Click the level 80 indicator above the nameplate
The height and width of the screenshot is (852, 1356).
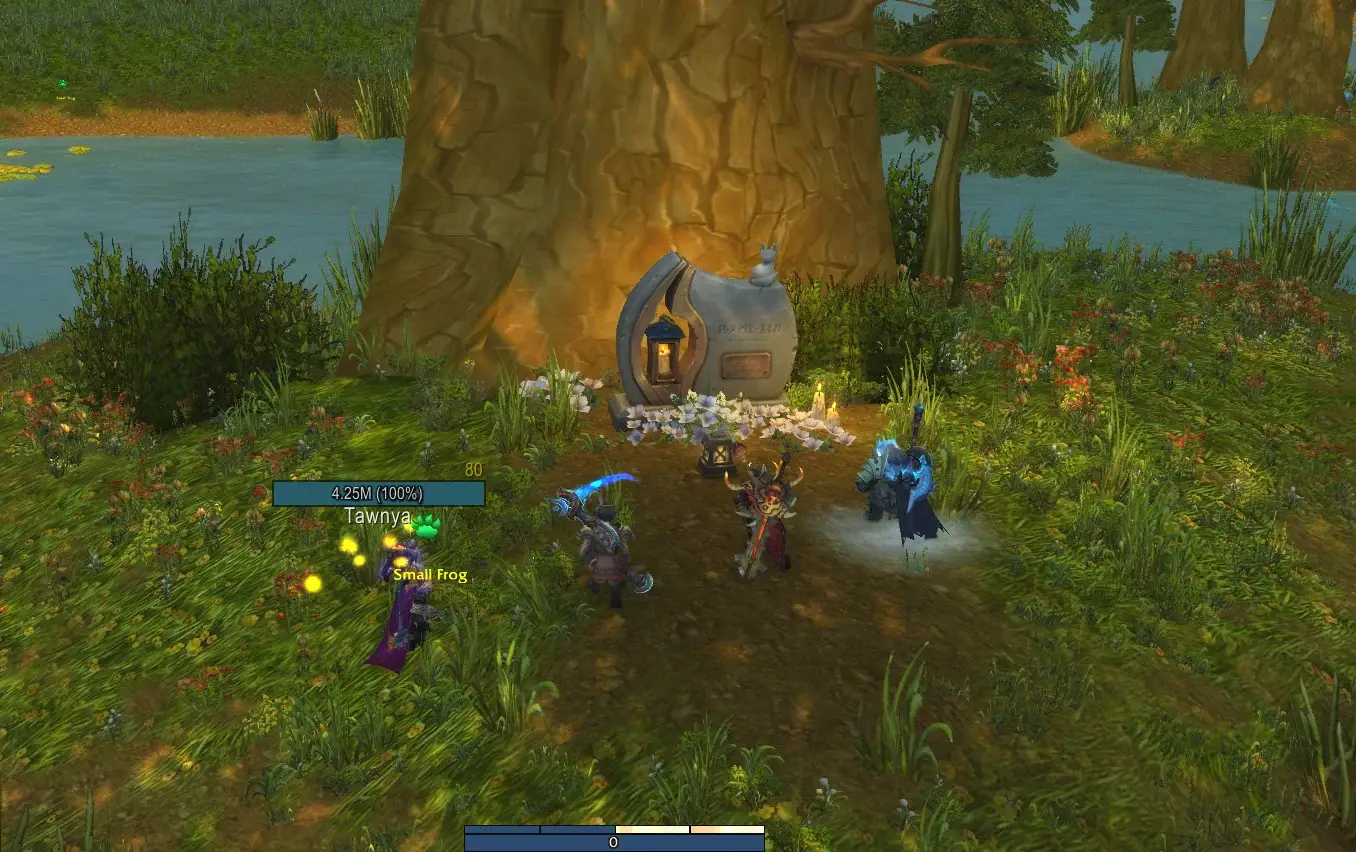(472, 467)
